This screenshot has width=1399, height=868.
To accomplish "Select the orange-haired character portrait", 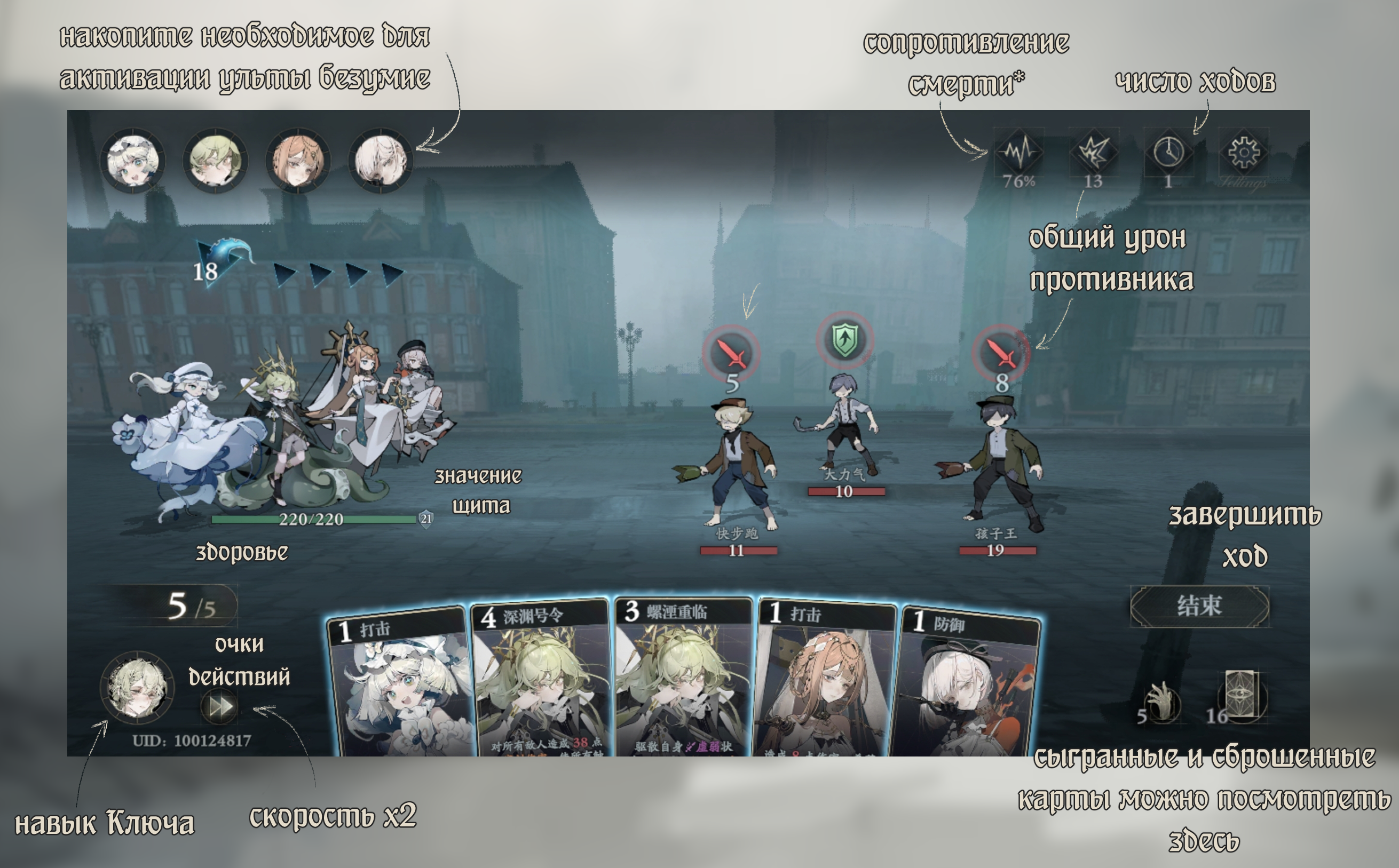I will (x=298, y=160).
